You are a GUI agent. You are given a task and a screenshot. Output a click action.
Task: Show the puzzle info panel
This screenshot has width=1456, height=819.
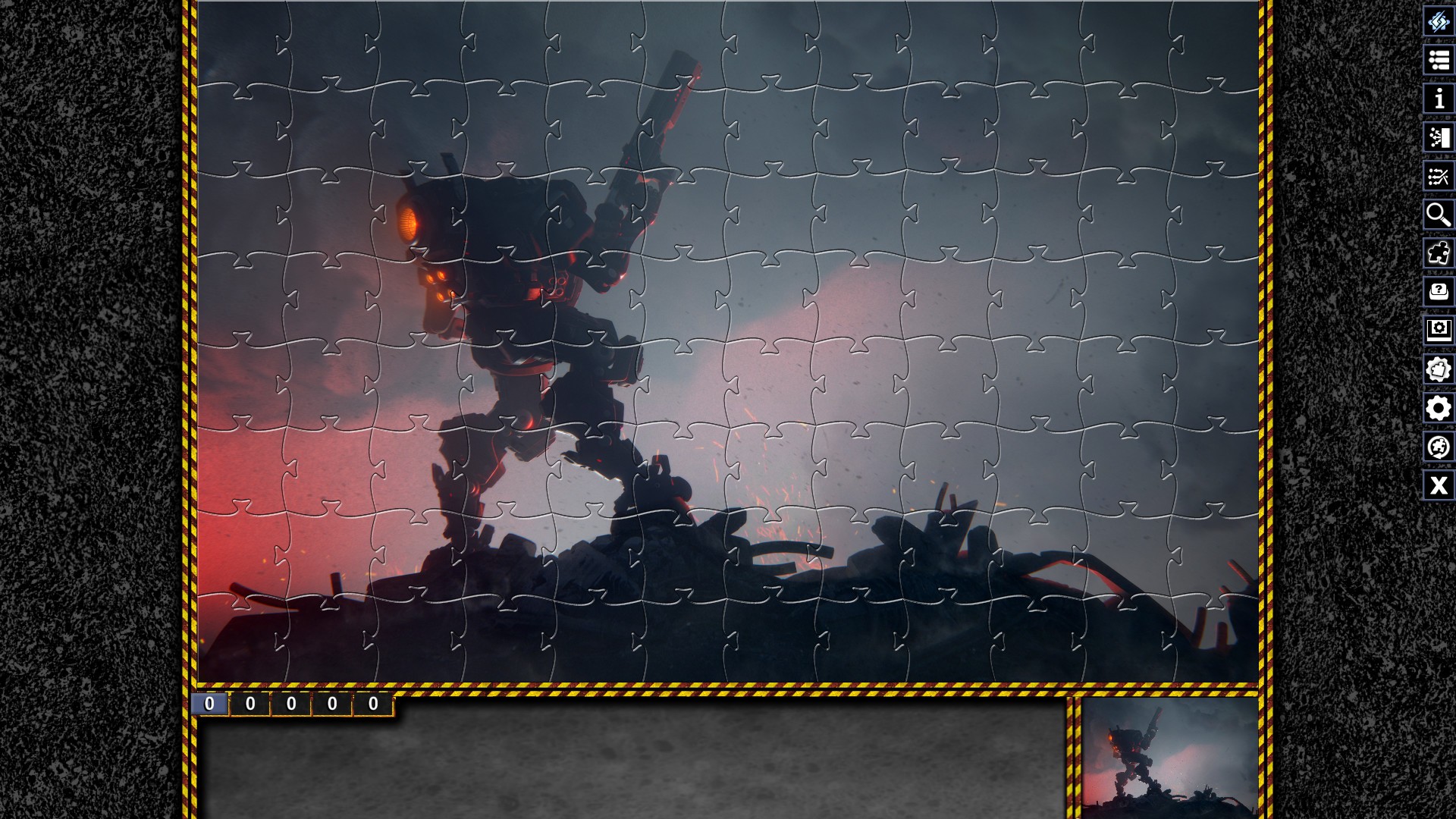[x=1439, y=99]
